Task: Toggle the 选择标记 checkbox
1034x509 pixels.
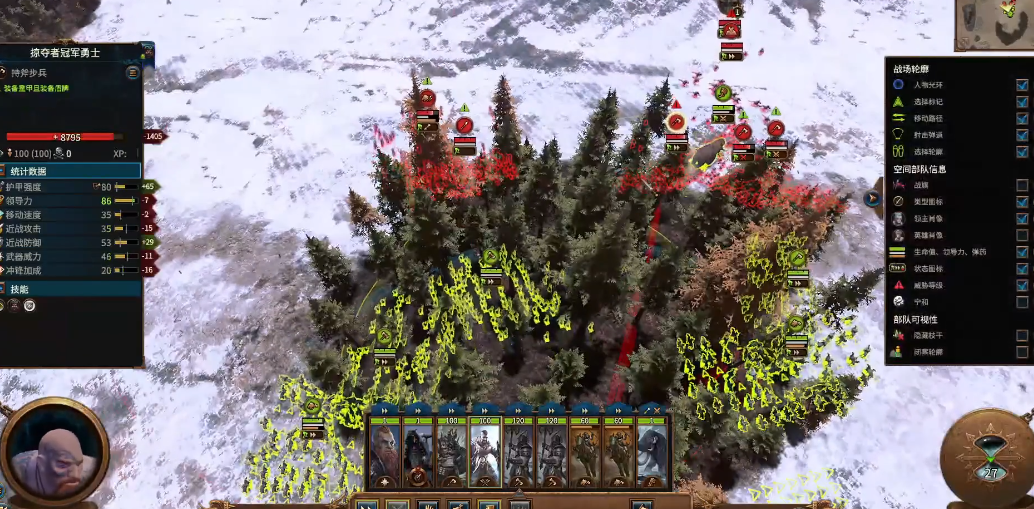Action: 1021,102
